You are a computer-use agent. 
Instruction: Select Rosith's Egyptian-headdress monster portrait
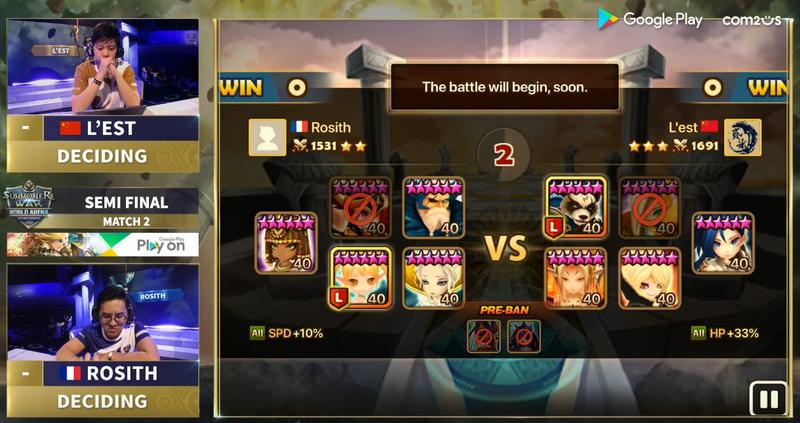pyautogui.click(x=285, y=243)
